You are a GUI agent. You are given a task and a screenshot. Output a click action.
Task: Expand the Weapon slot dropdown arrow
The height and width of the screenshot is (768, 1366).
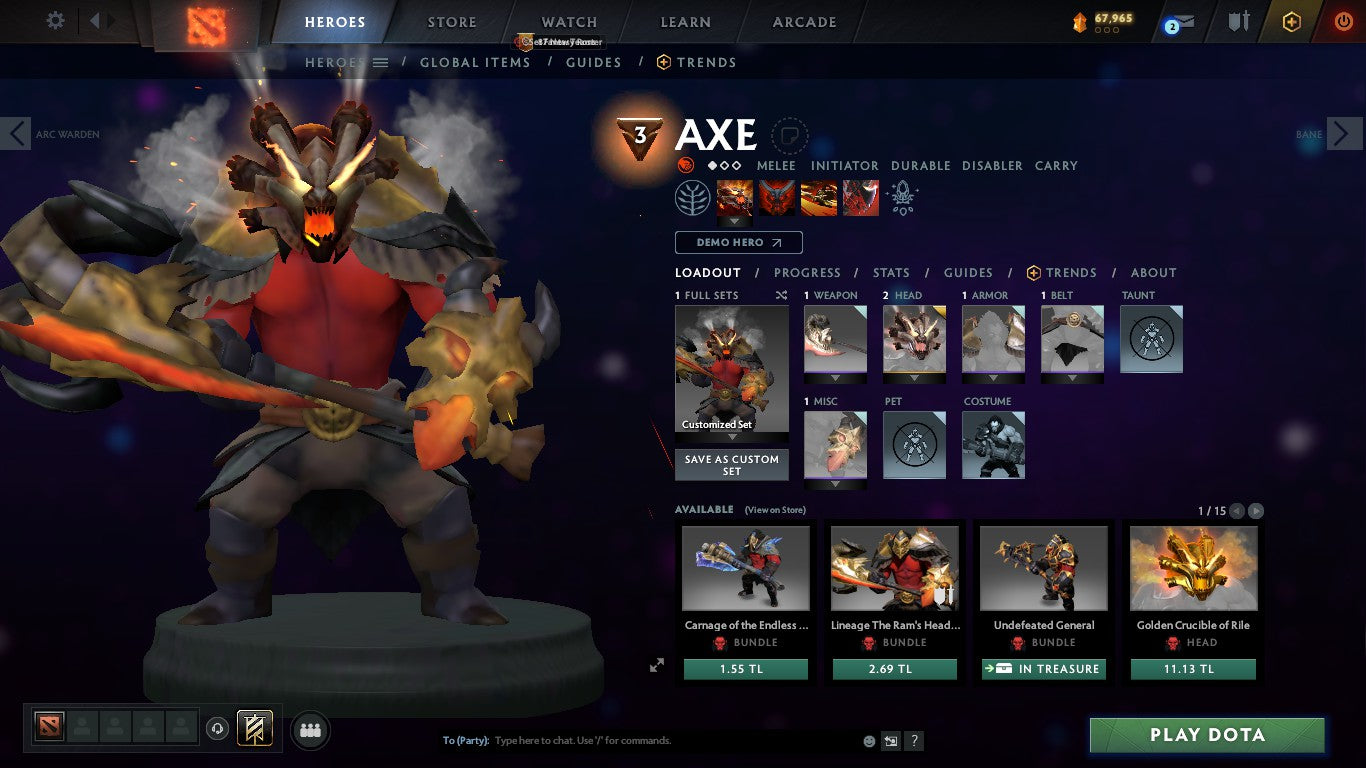coord(835,378)
